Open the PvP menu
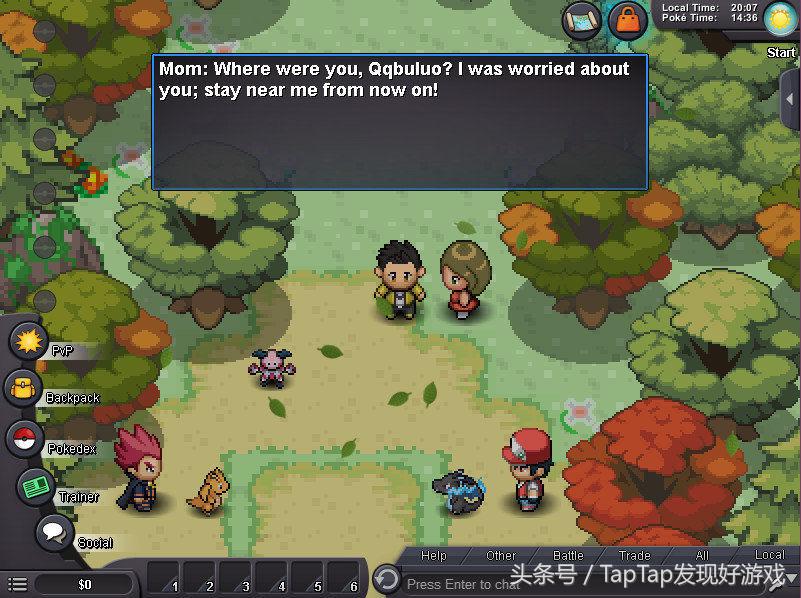The image size is (801, 598). [x=27, y=341]
